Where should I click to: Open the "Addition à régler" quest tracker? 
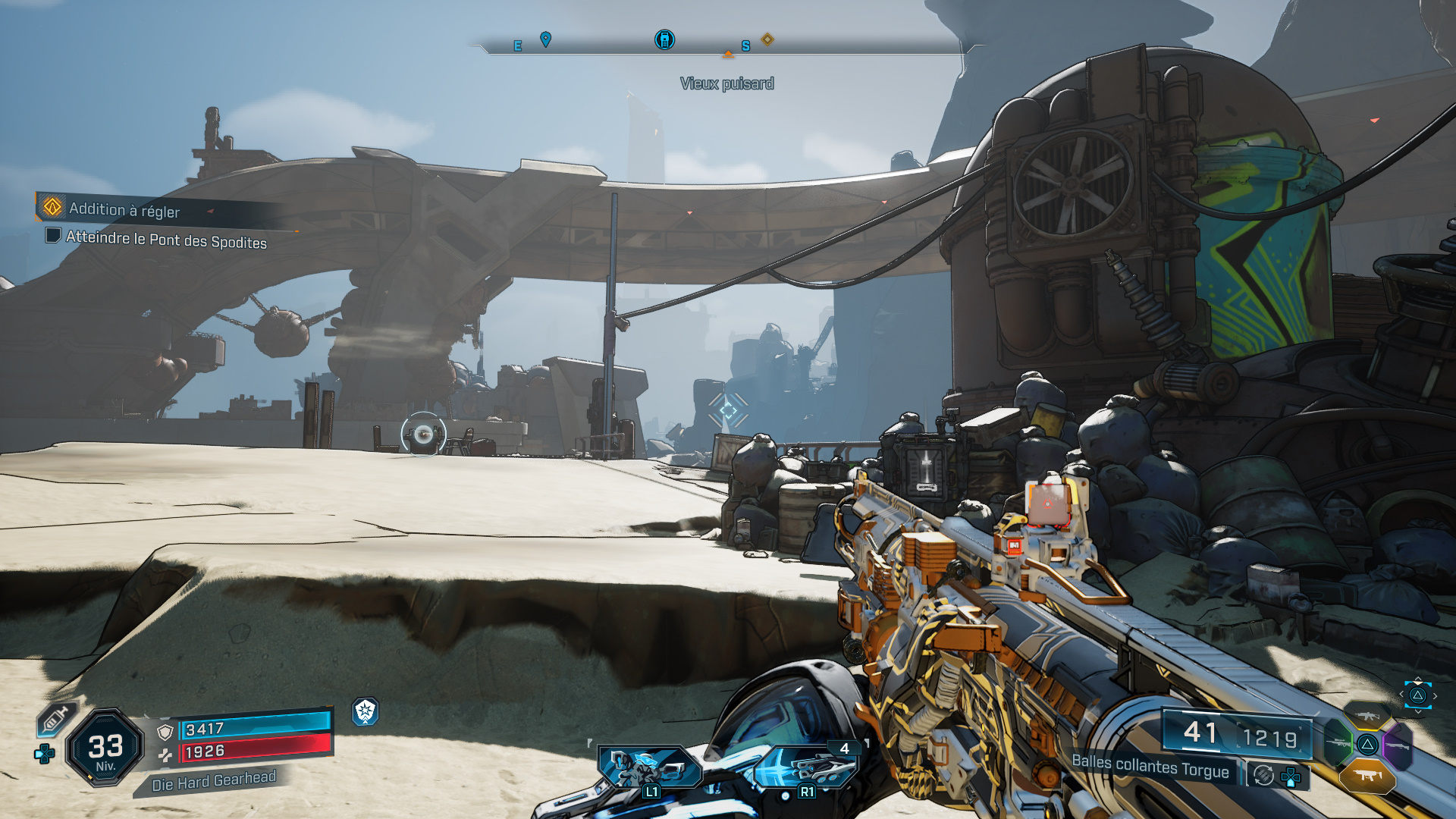tap(124, 209)
